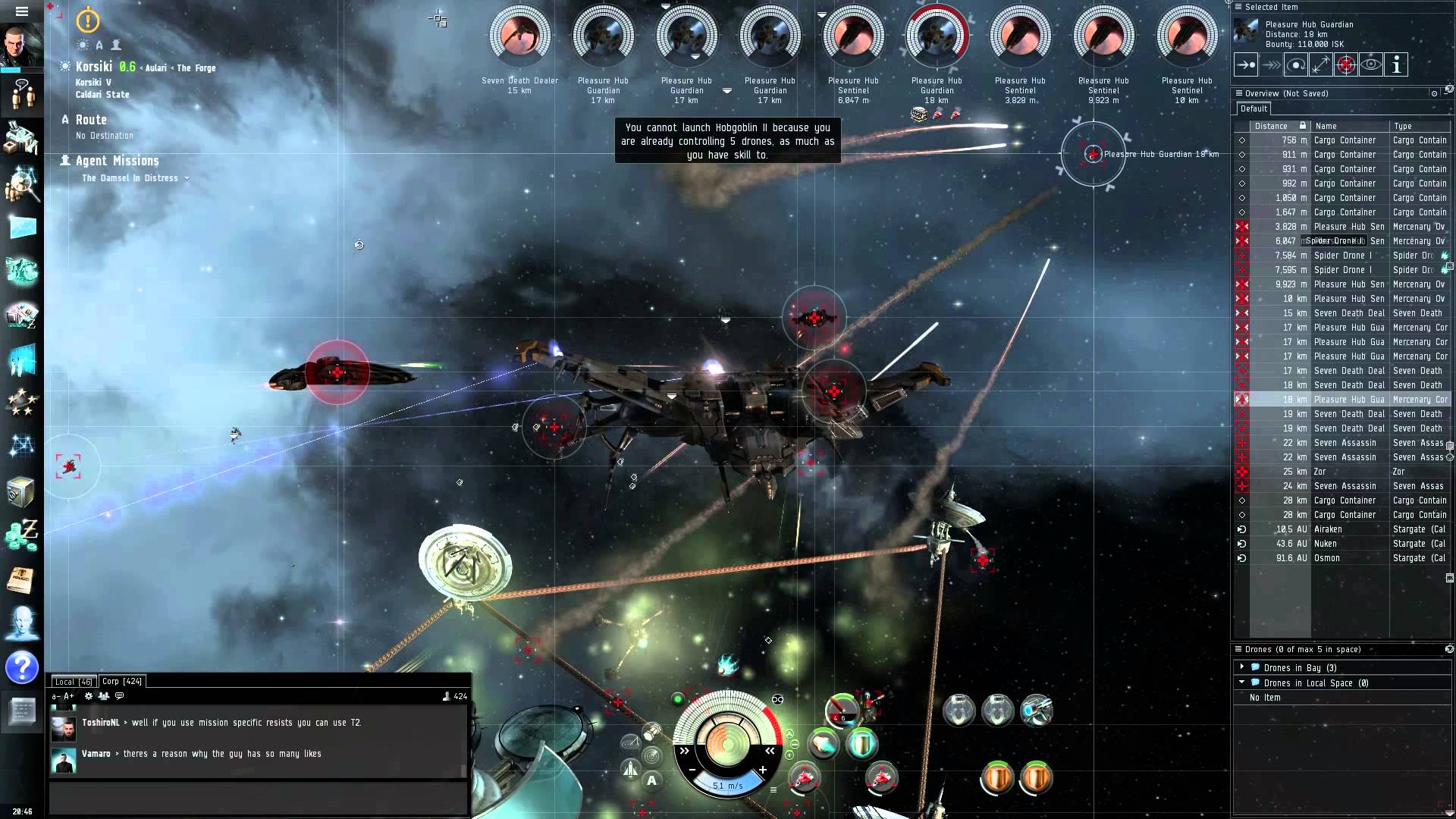Open the Neocom hamburger menu
Image resolution: width=1456 pixels, height=819 pixels.
pyautogui.click(x=21, y=11)
